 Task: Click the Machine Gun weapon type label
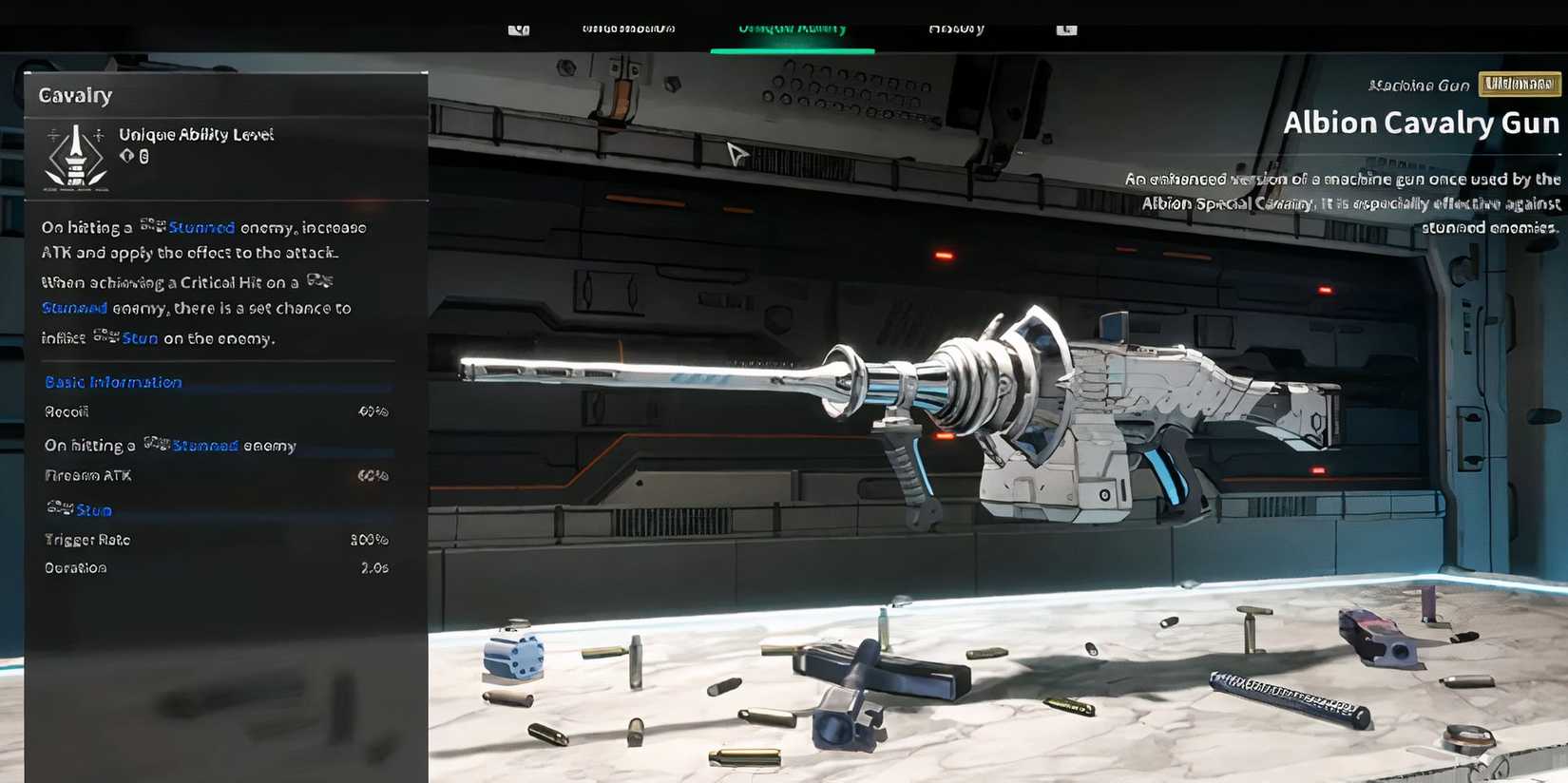click(x=1418, y=85)
